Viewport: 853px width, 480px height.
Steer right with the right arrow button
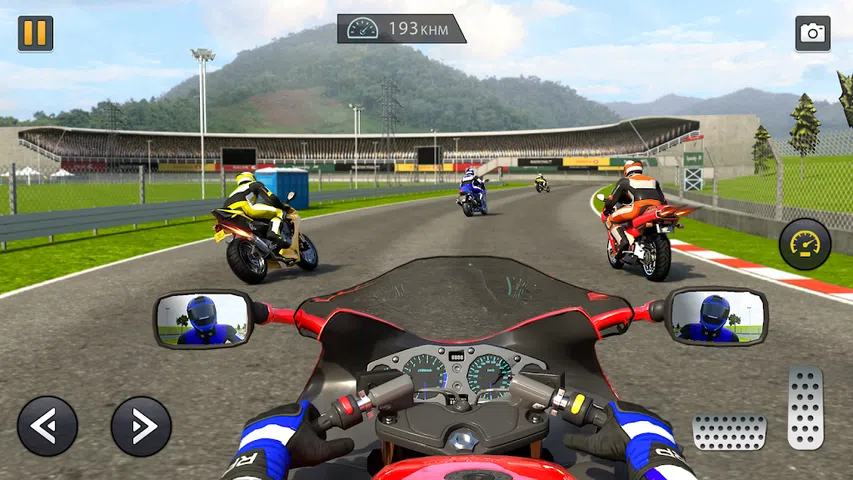pos(141,426)
